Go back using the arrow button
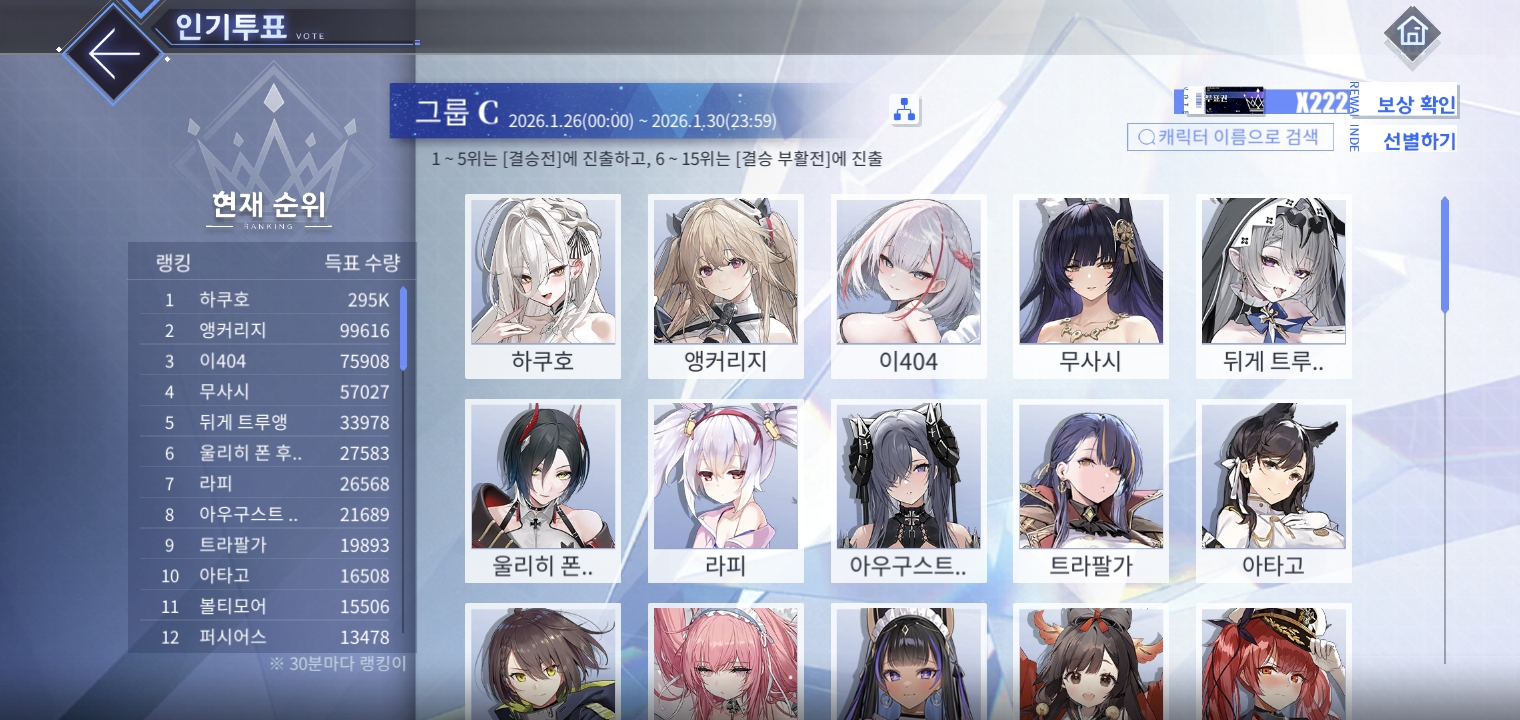The height and width of the screenshot is (720, 1520). pyautogui.click(x=112, y=52)
